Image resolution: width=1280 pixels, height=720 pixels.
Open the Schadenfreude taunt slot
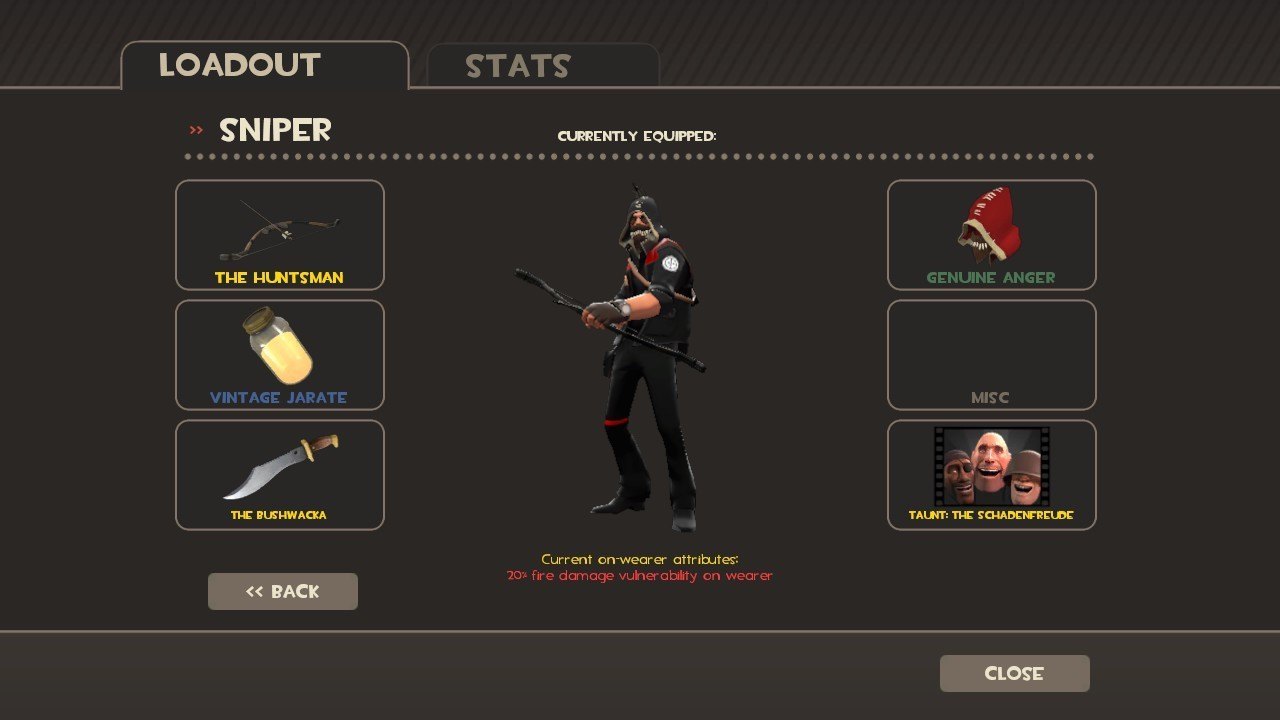[991, 475]
